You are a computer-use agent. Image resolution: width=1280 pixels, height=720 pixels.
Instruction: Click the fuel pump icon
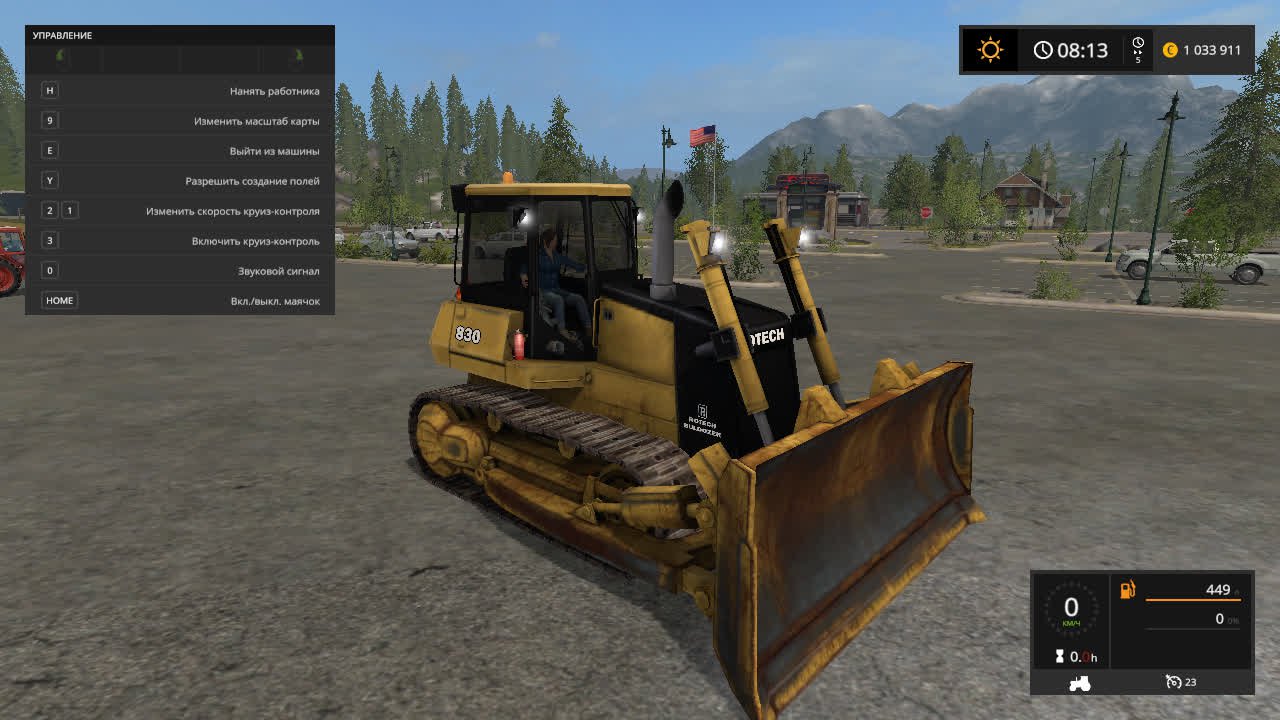(x=1128, y=590)
